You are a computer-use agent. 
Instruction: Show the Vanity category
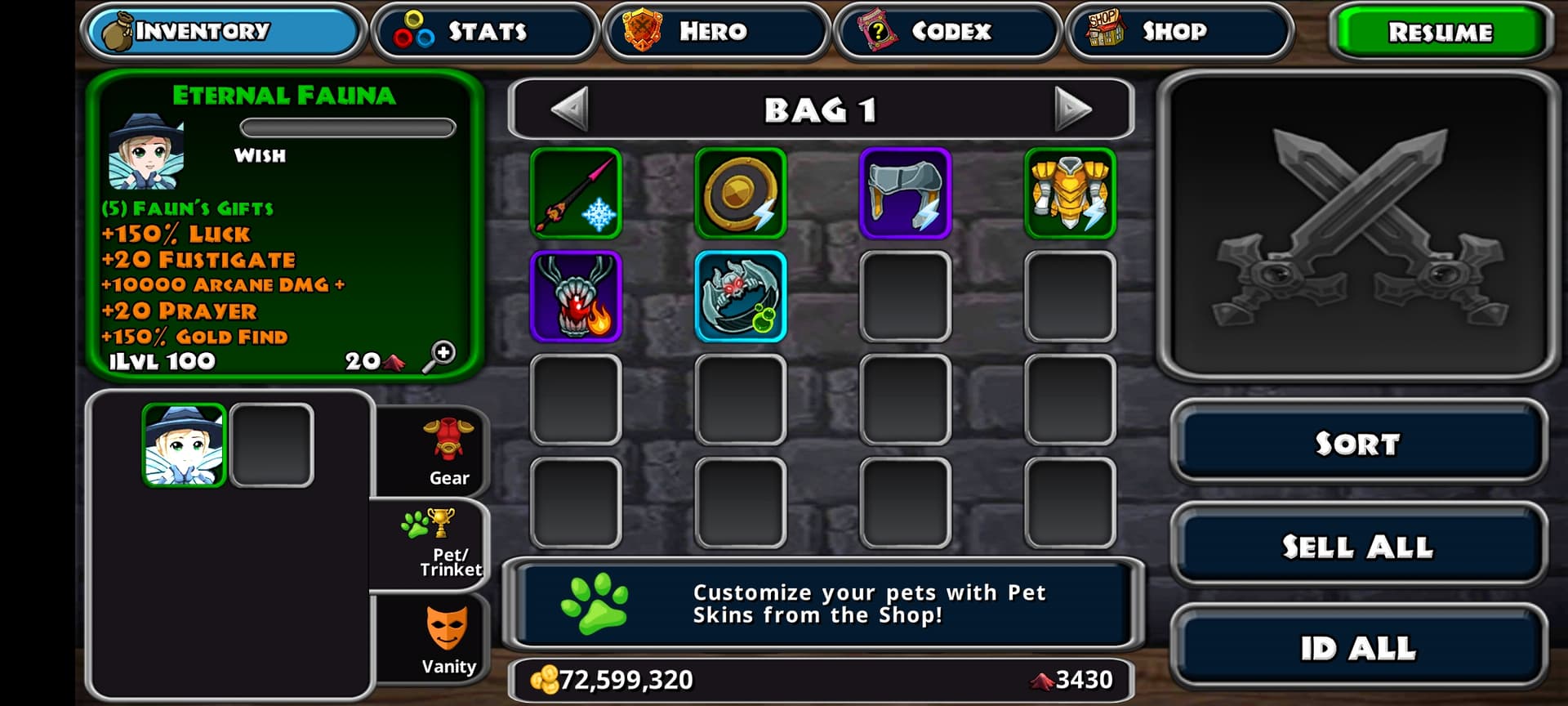[448, 640]
